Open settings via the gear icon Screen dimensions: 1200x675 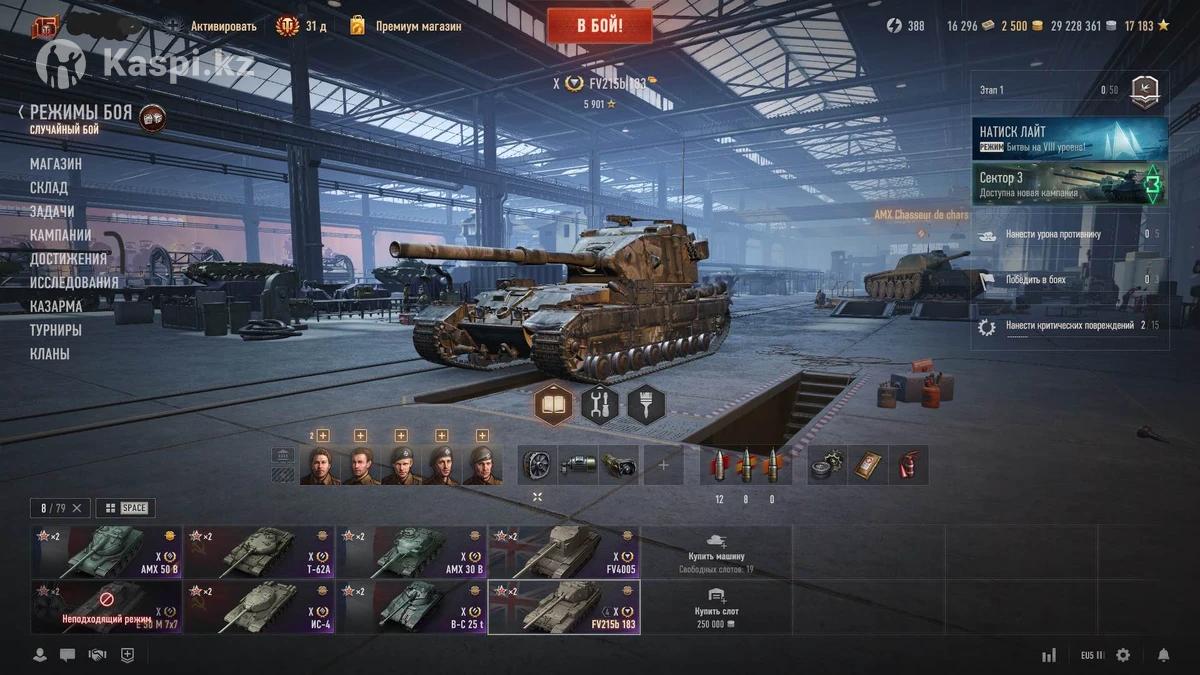click(x=1123, y=655)
